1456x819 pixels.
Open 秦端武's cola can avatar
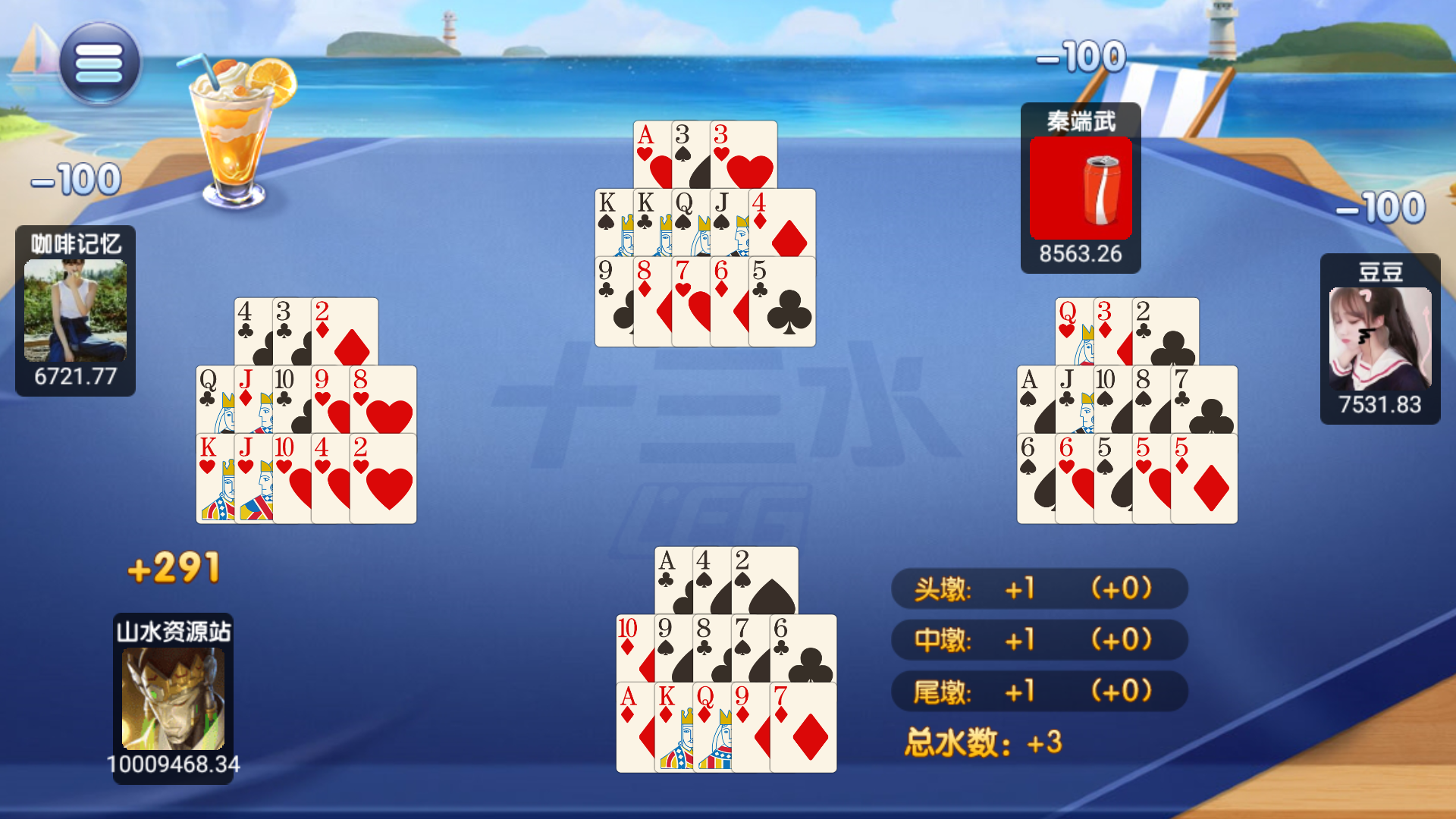coord(1080,188)
